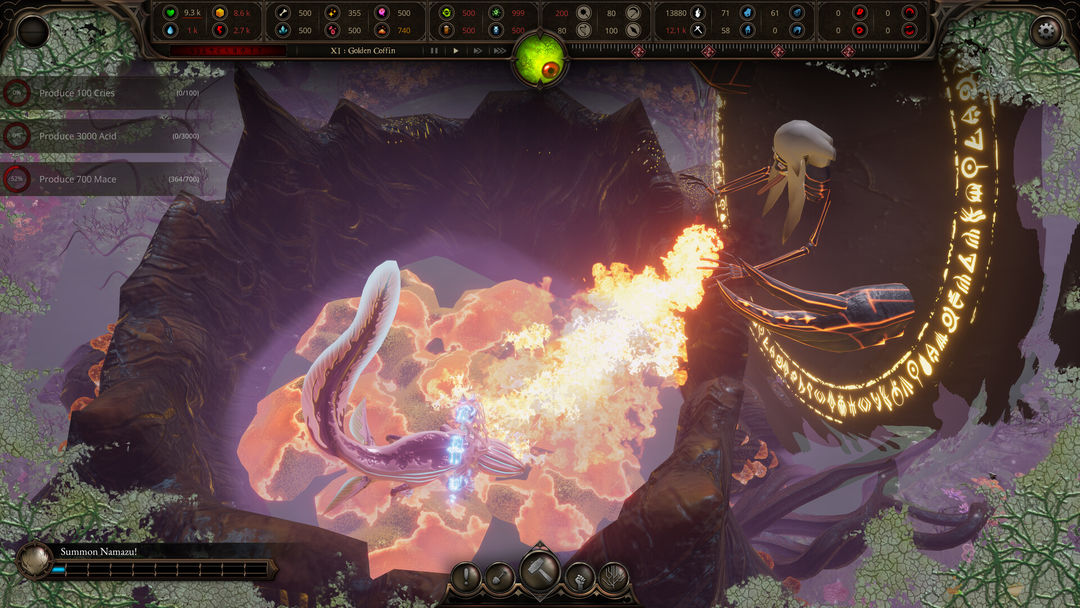Open the exclamation mark alerts button
This screenshot has width=1080, height=608.
[466, 577]
